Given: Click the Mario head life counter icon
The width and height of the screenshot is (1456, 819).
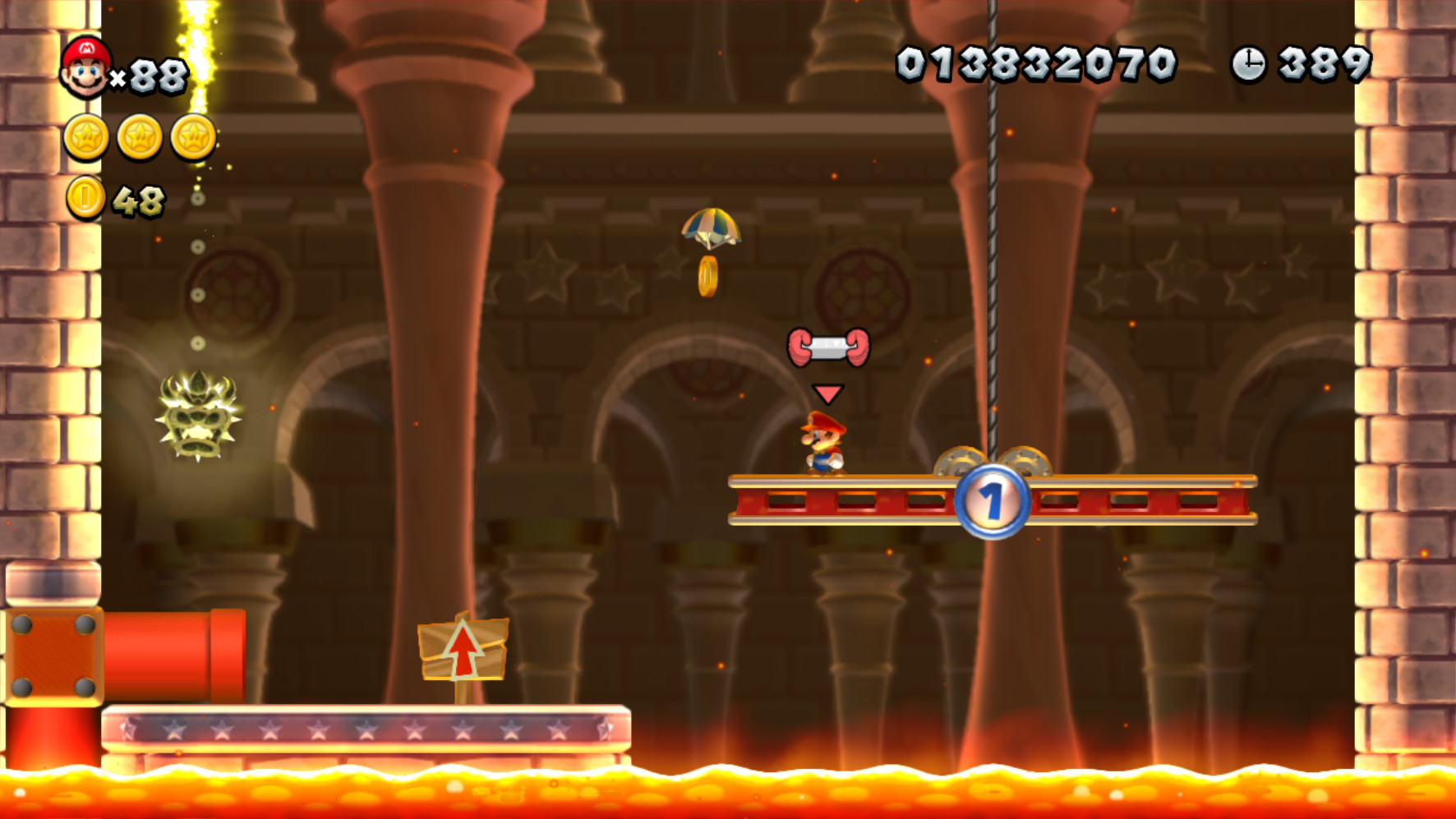Looking at the screenshot, I should (x=86, y=67).
